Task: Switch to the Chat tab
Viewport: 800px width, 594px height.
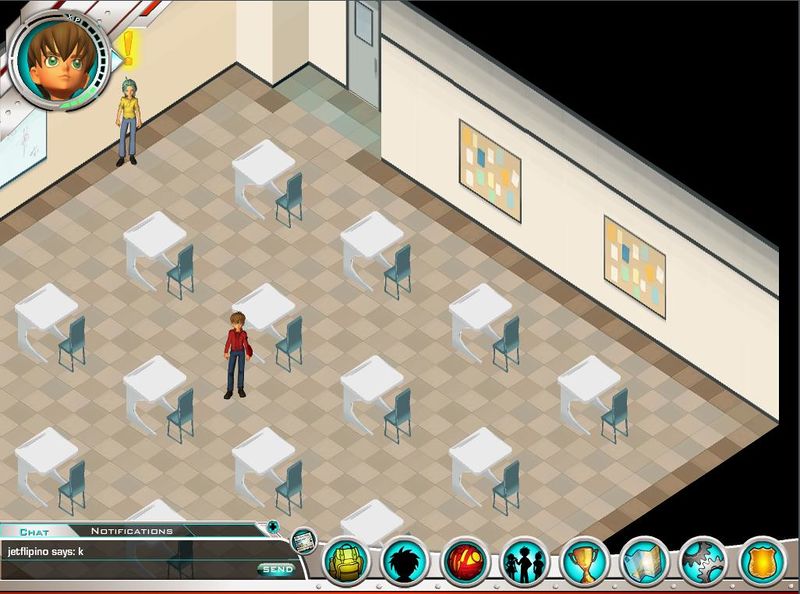Action: tap(34, 531)
